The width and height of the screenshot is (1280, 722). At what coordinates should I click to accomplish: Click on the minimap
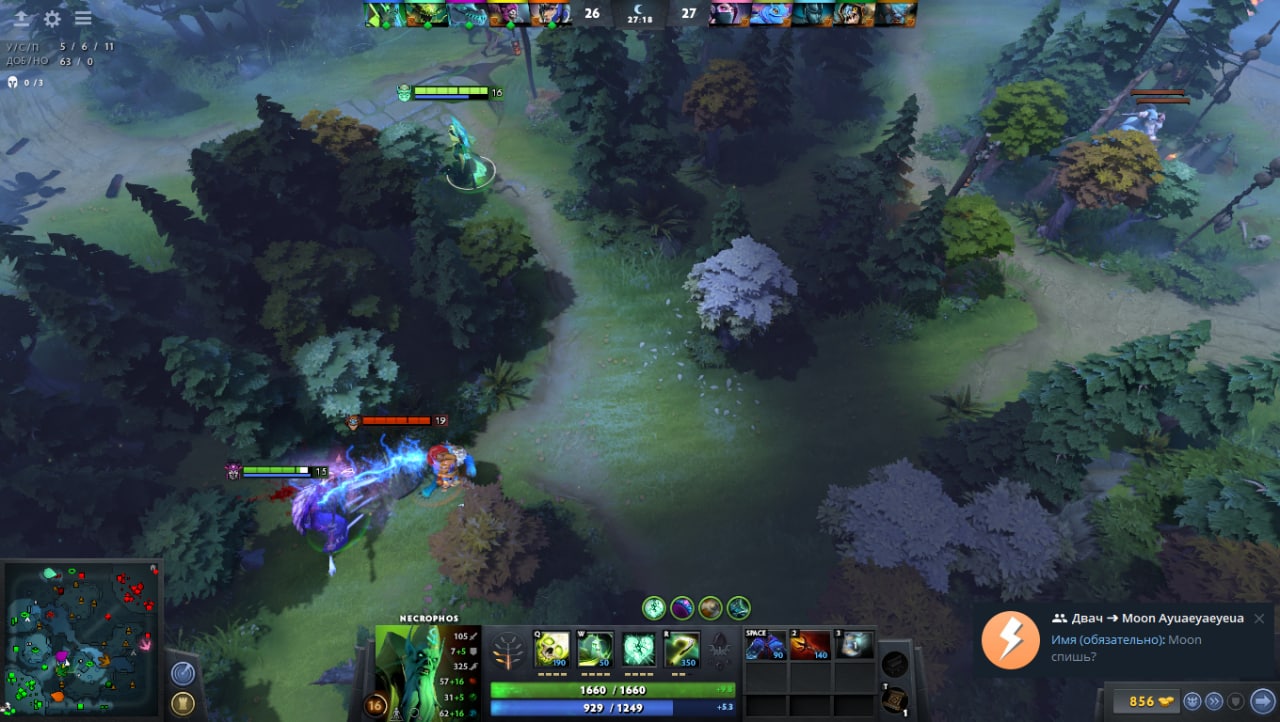point(82,638)
